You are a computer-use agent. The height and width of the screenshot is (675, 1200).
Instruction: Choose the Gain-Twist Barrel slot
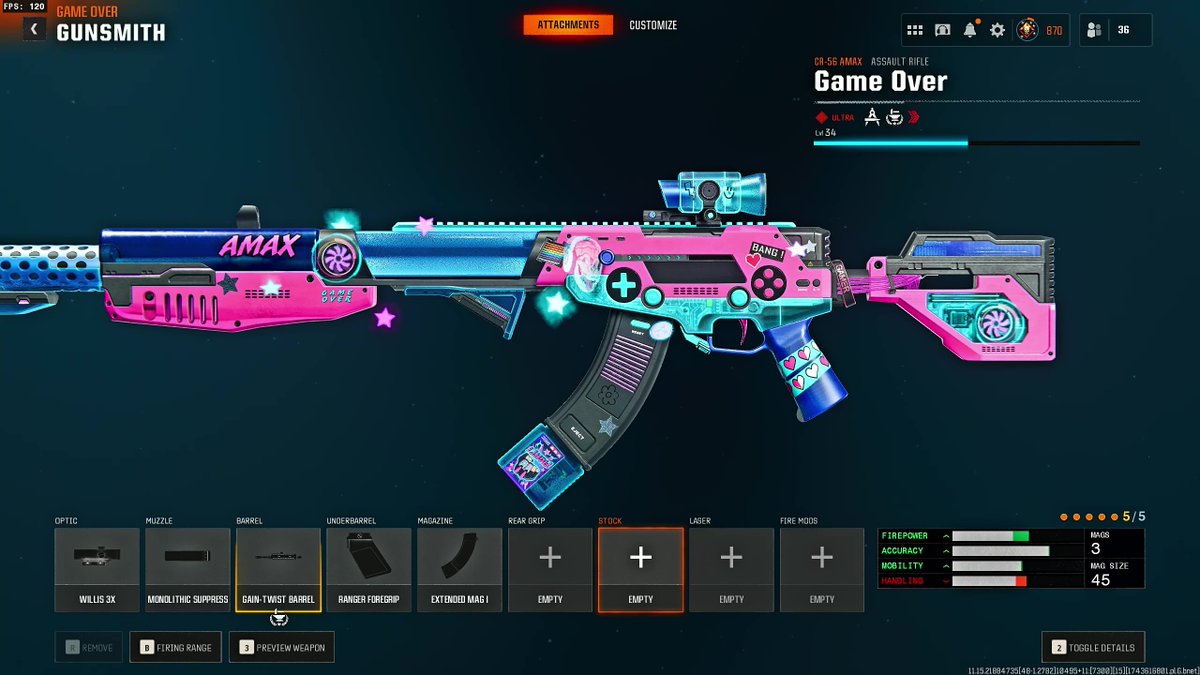(278, 569)
